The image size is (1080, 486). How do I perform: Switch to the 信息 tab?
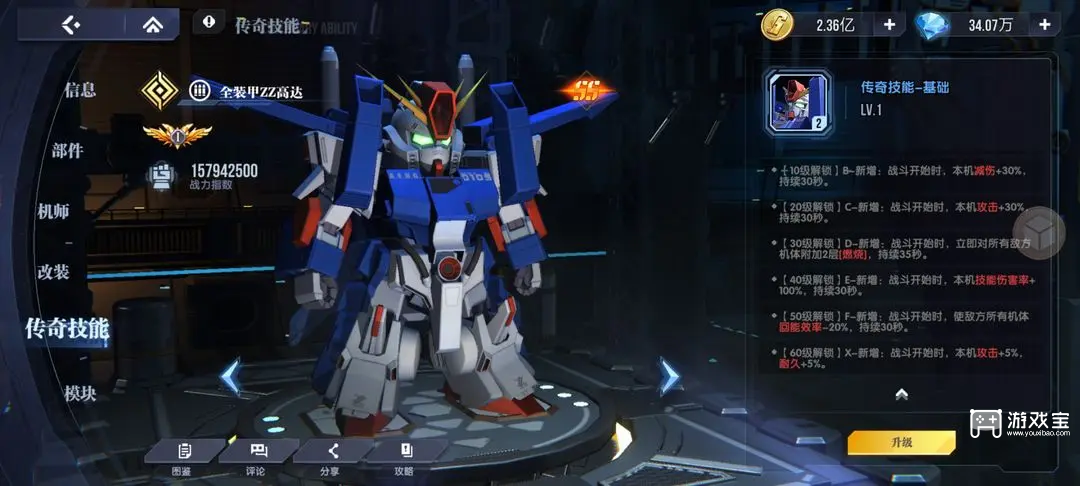coord(80,90)
